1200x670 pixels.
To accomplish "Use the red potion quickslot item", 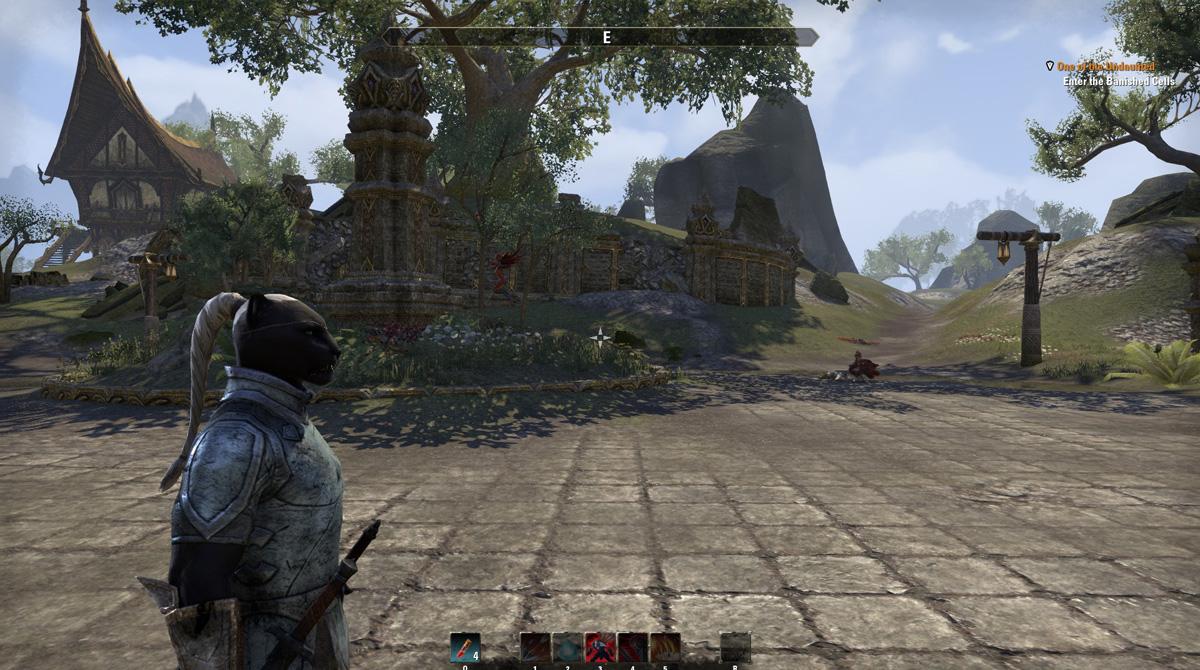I will click(464, 647).
